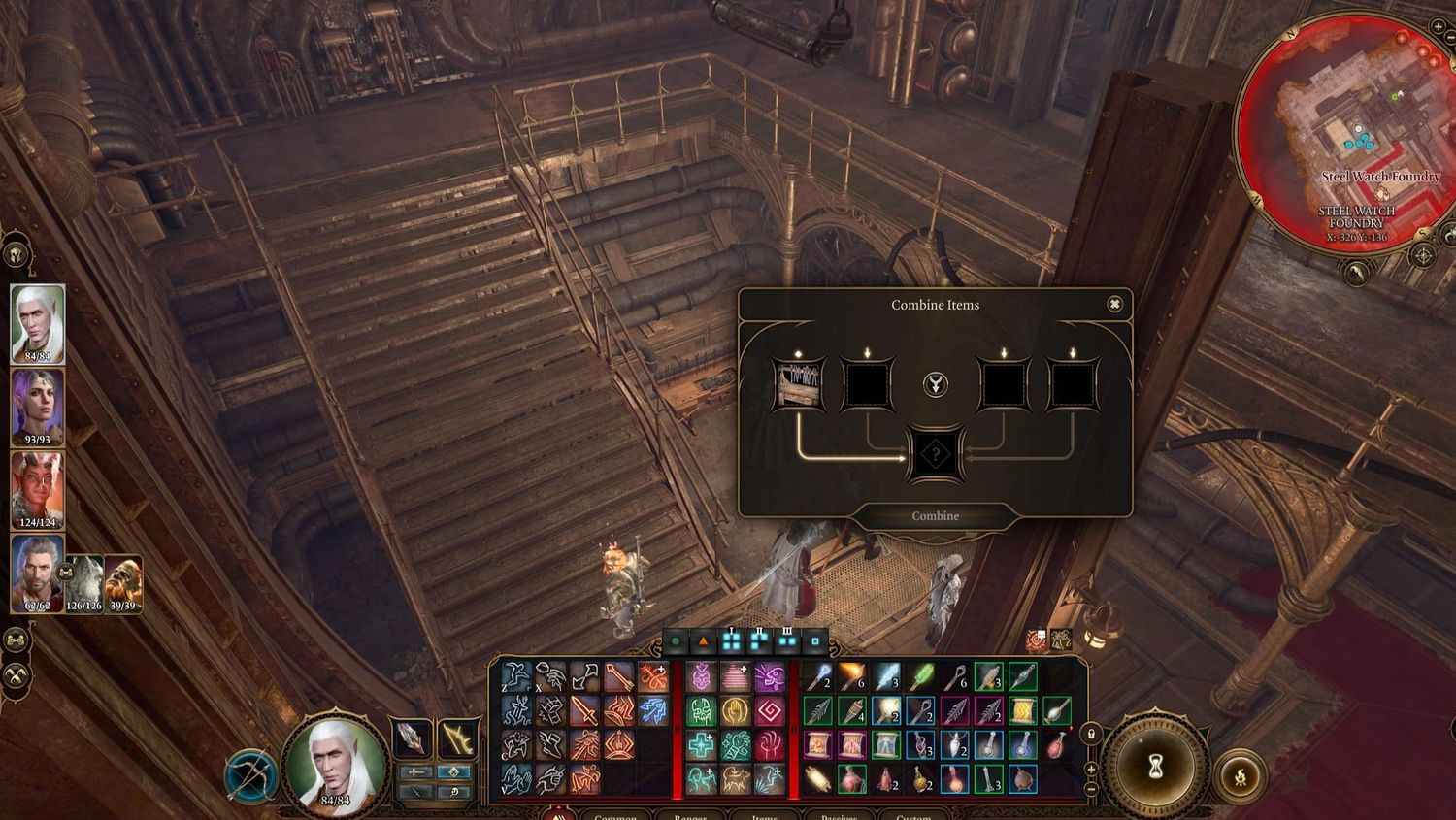Viewport: 1456px width, 820px height.
Task: Zoom in the minimap with plus button
Action: pyautogui.click(x=1439, y=26)
